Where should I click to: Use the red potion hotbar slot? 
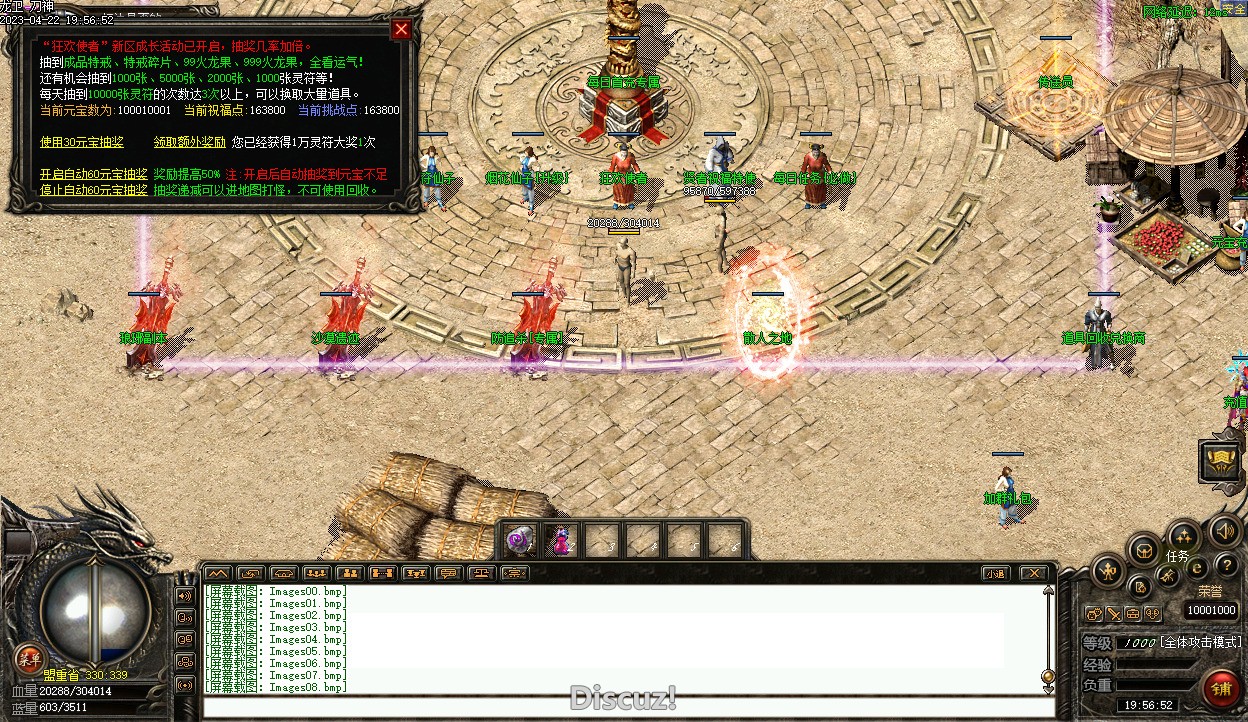[560, 541]
